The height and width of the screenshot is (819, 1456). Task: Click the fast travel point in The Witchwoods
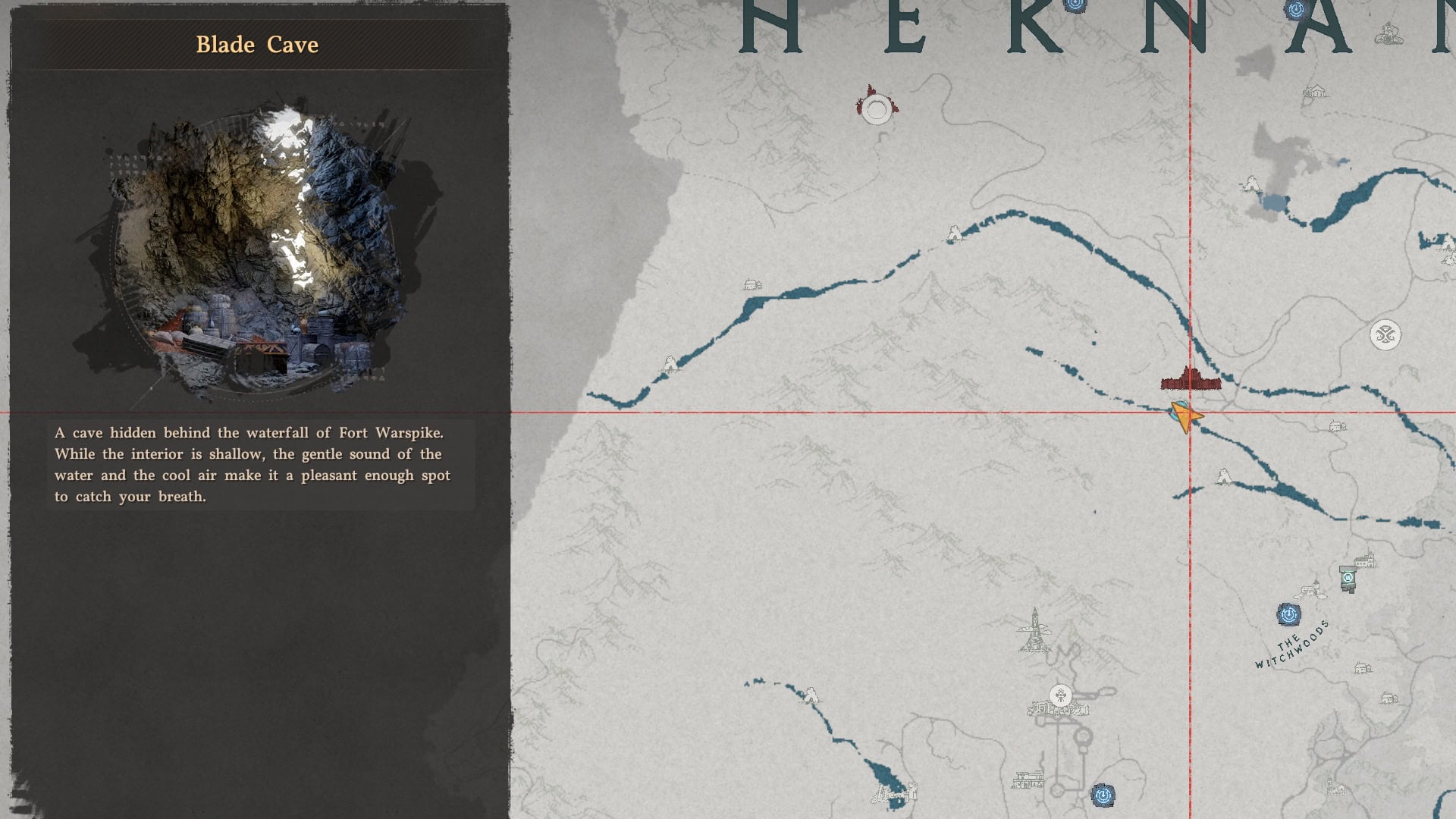1288,616
